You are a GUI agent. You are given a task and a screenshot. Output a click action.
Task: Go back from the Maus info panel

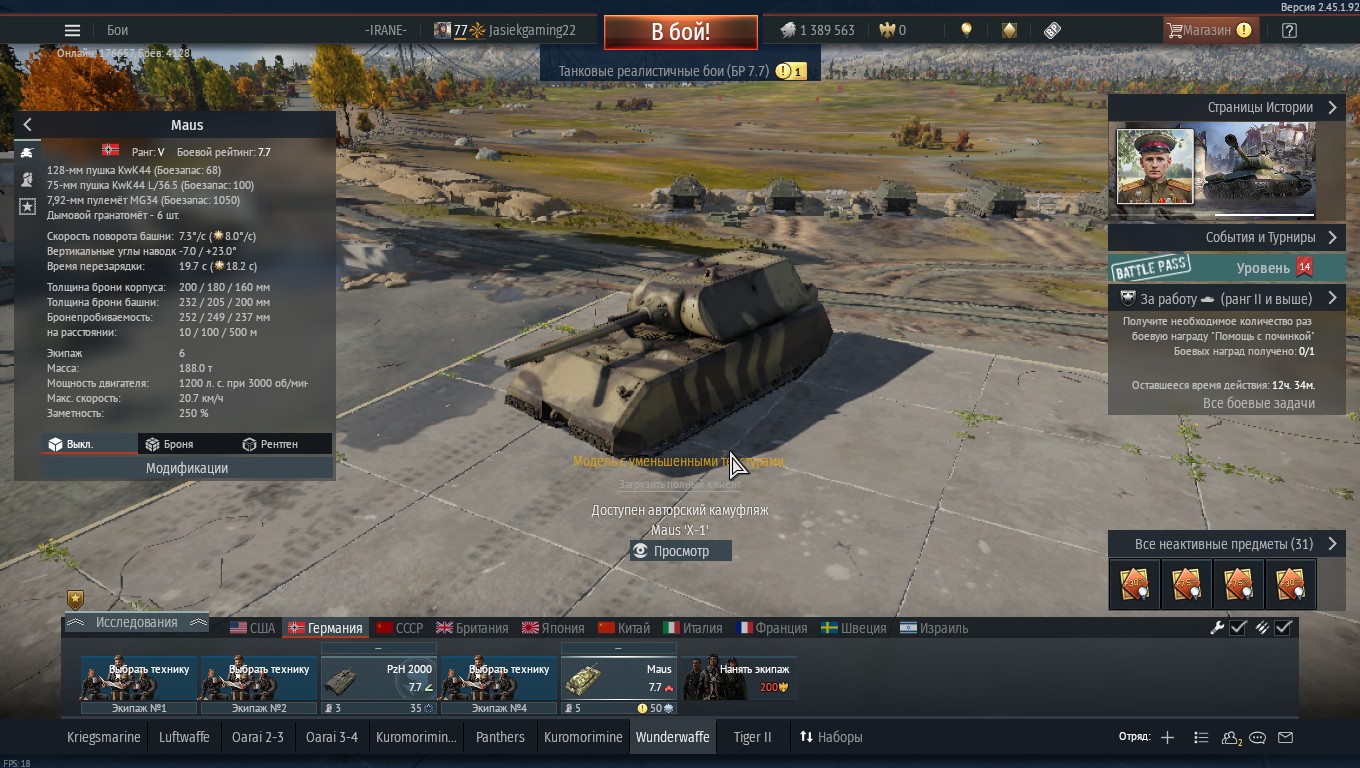(x=28, y=125)
